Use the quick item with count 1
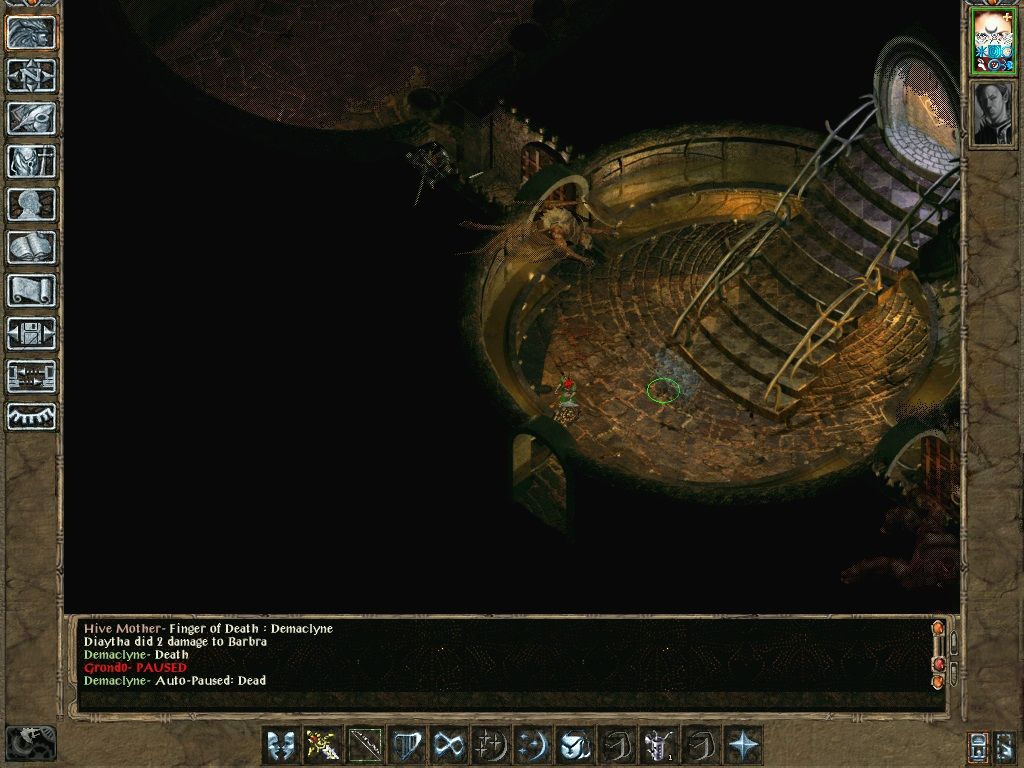The height and width of the screenshot is (768, 1024). click(x=659, y=745)
